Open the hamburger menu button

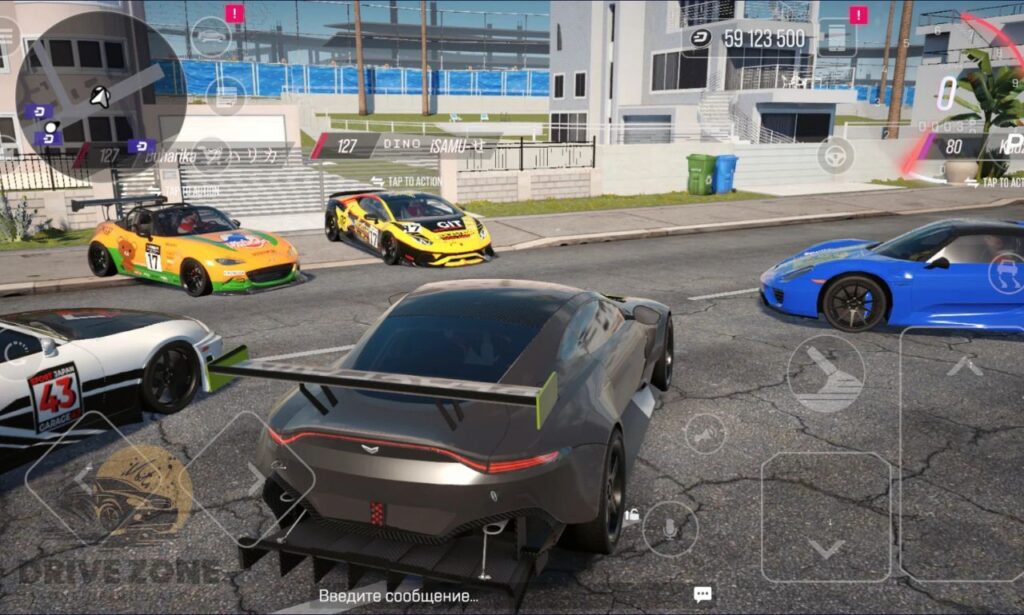click(6, 36)
